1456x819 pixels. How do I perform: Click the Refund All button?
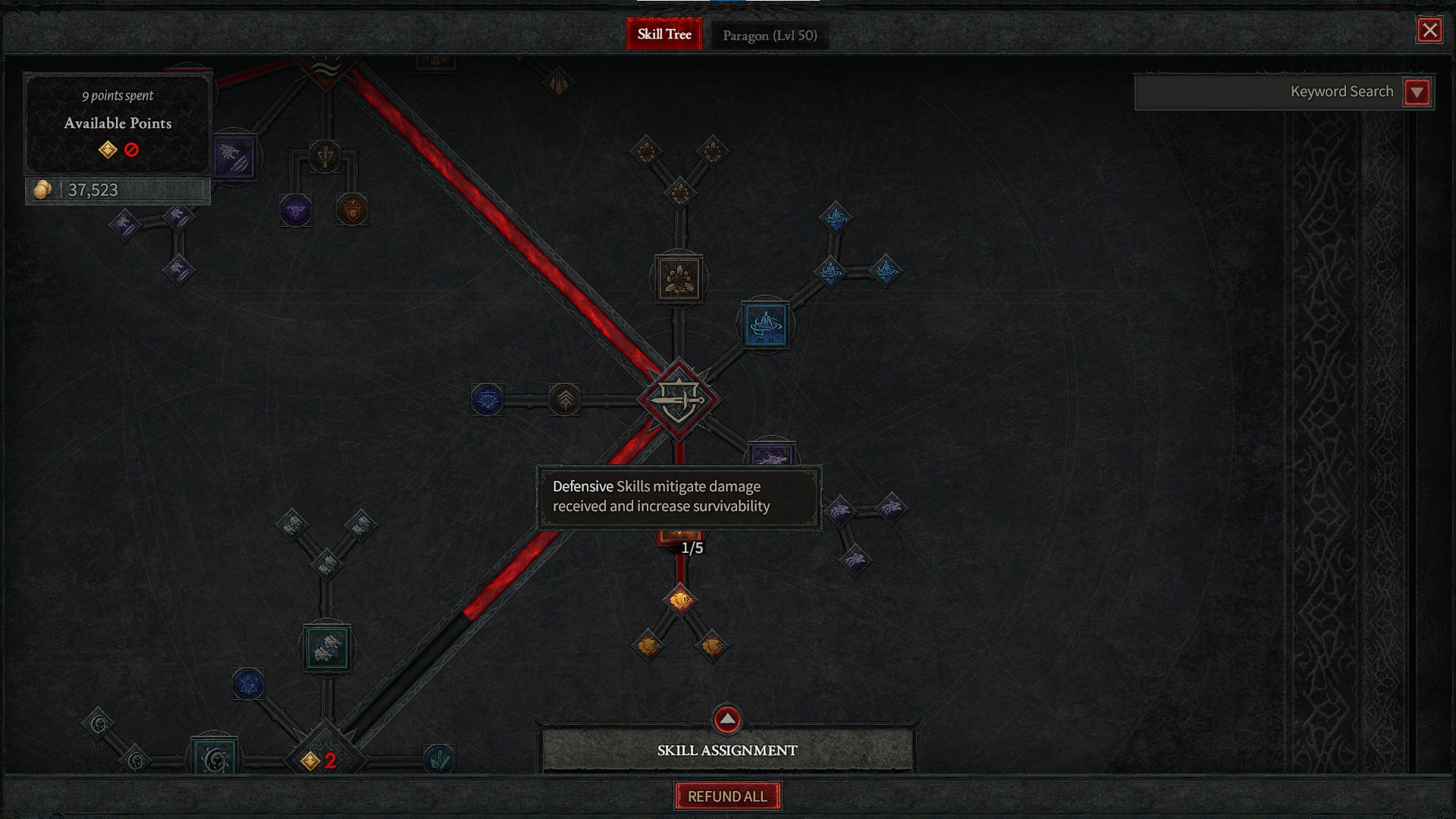pyautogui.click(x=727, y=796)
